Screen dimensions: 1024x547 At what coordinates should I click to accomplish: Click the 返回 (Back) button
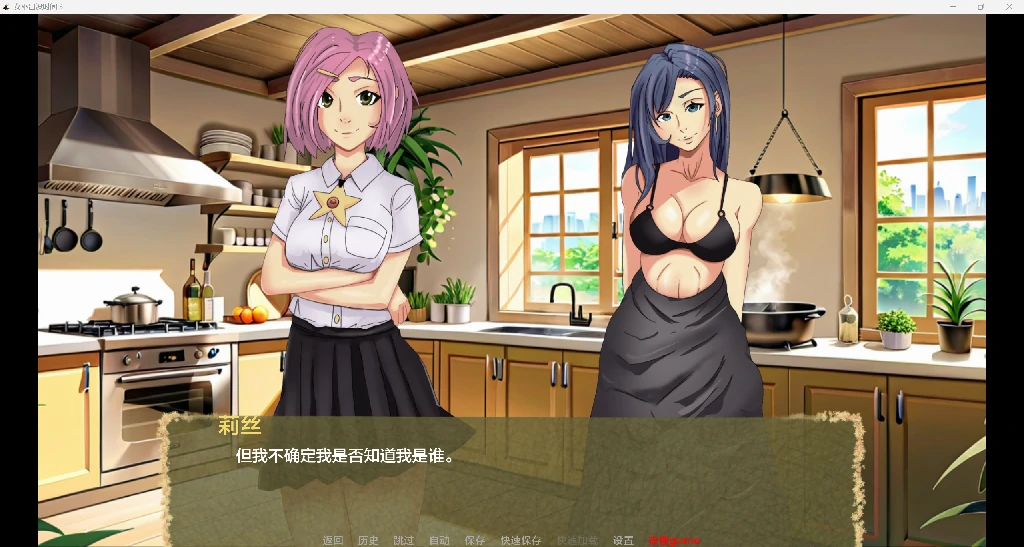tap(332, 540)
